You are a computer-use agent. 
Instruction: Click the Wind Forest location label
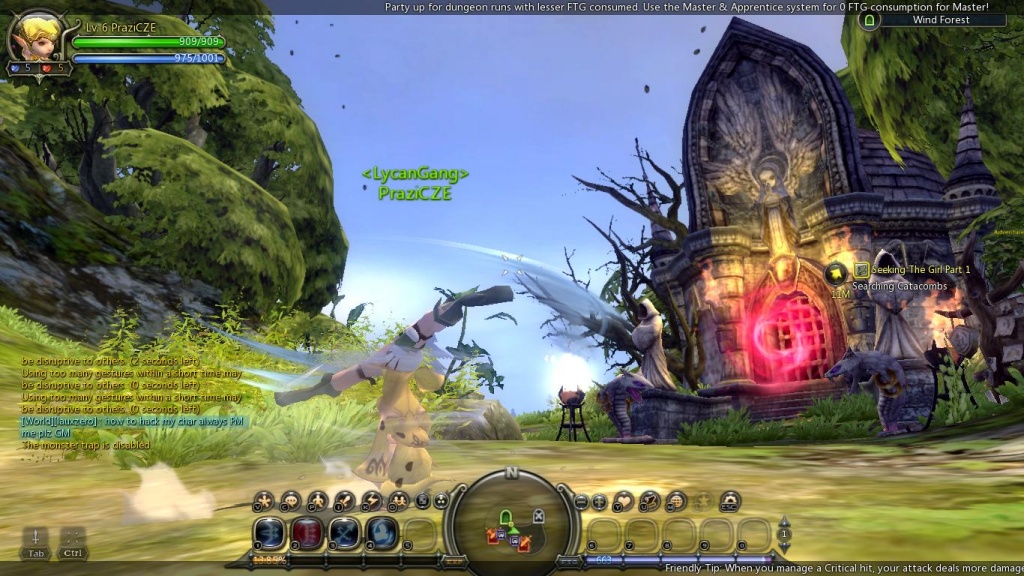tap(940, 20)
